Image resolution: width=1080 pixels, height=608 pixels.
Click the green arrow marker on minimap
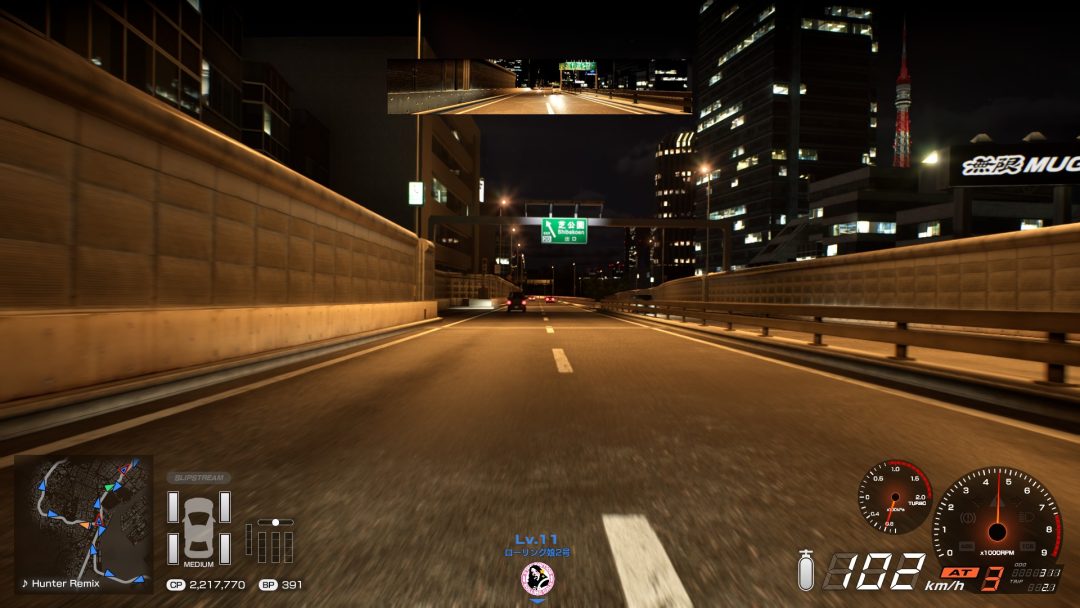coord(108,487)
